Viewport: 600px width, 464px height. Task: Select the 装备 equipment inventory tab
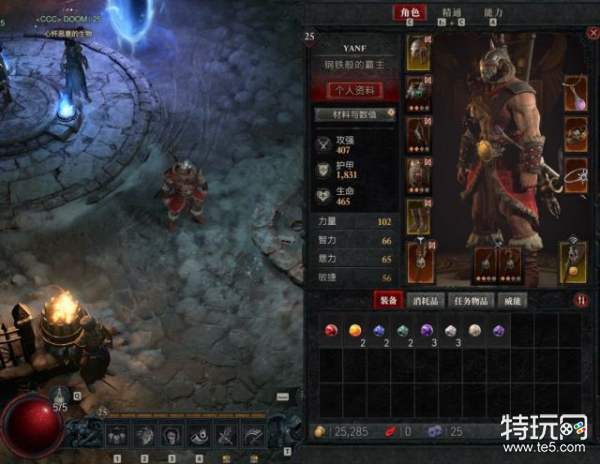pos(388,299)
